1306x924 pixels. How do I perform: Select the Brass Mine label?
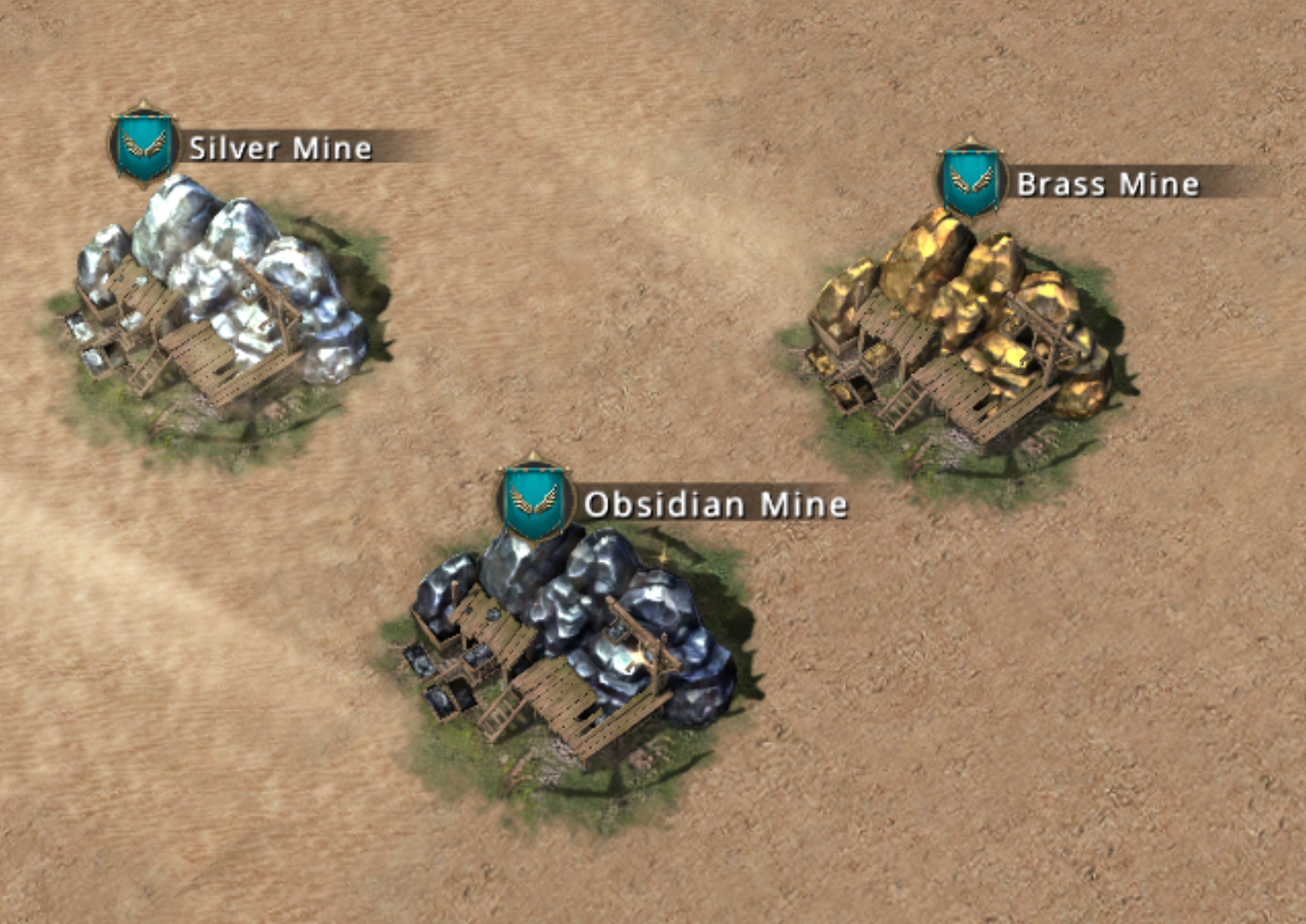[x=1107, y=184]
